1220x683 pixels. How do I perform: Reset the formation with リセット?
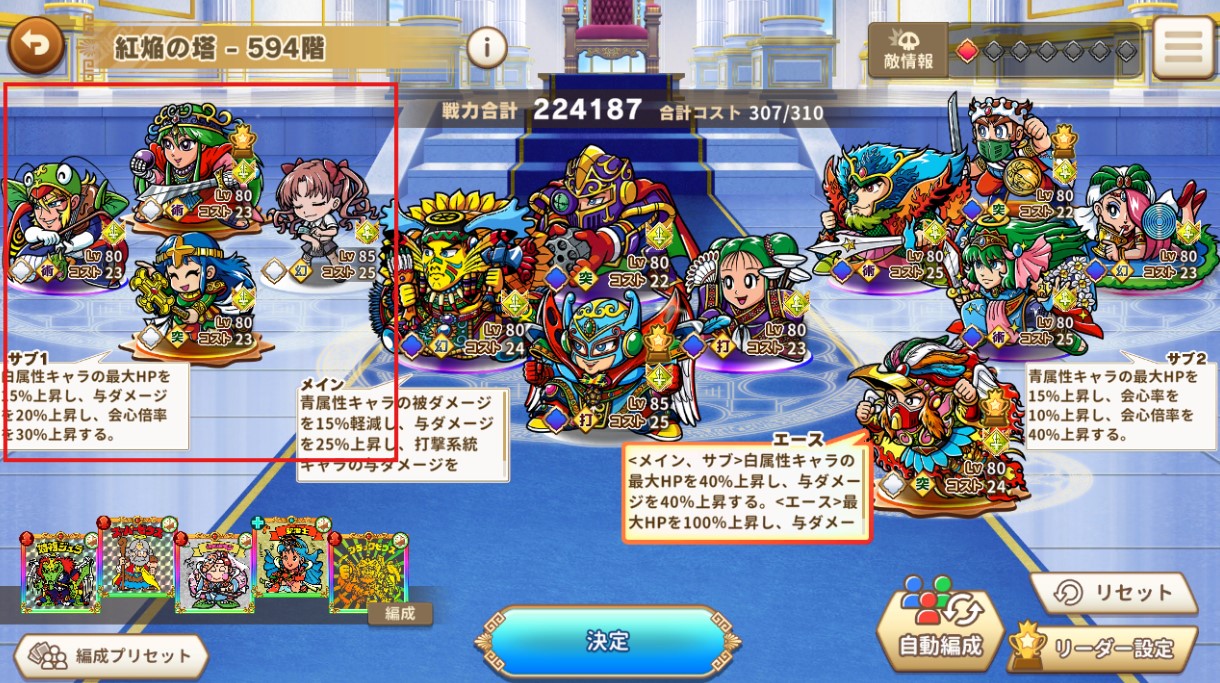click(x=1114, y=594)
